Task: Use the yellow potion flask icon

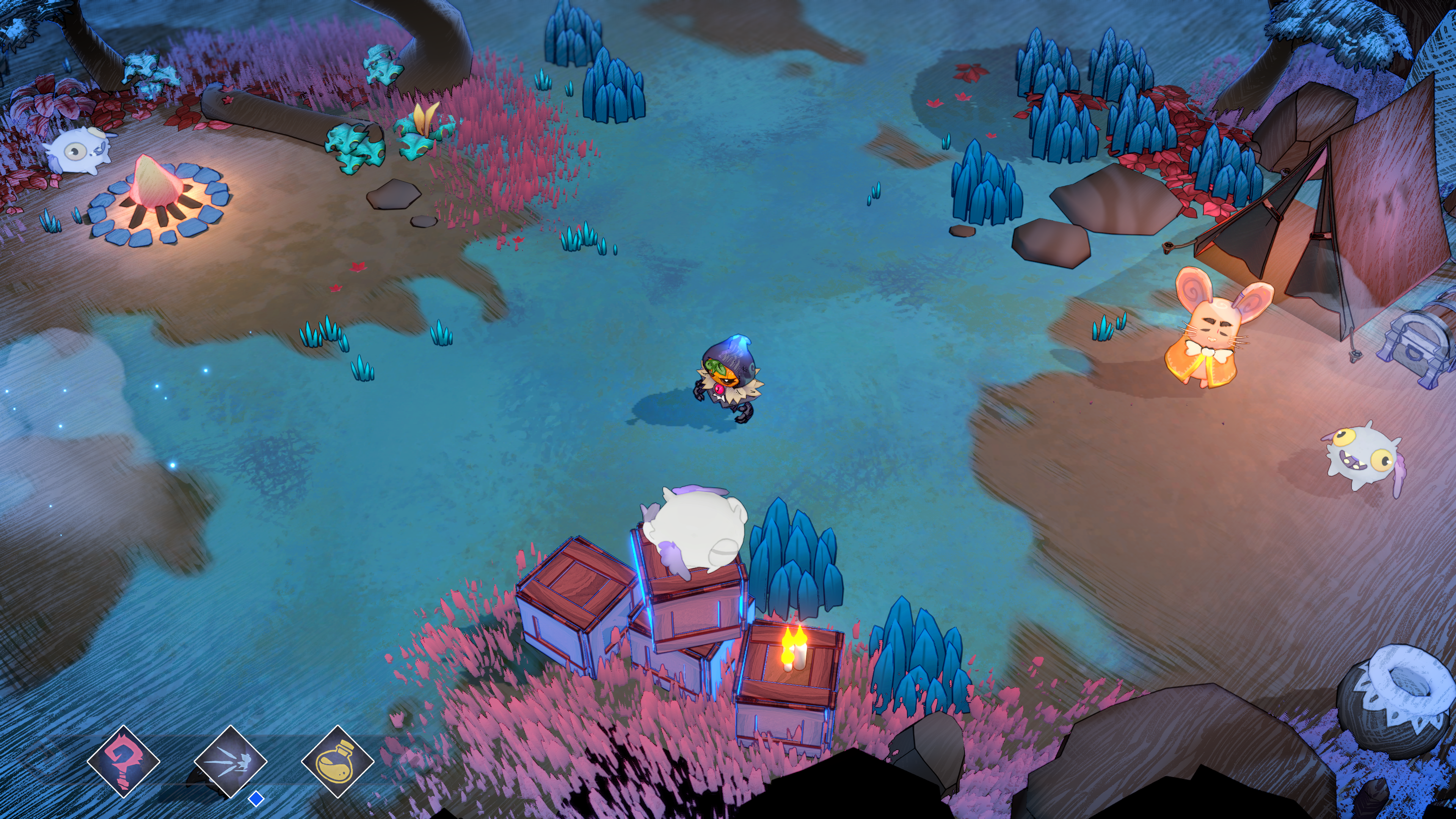Action: tap(337, 761)
